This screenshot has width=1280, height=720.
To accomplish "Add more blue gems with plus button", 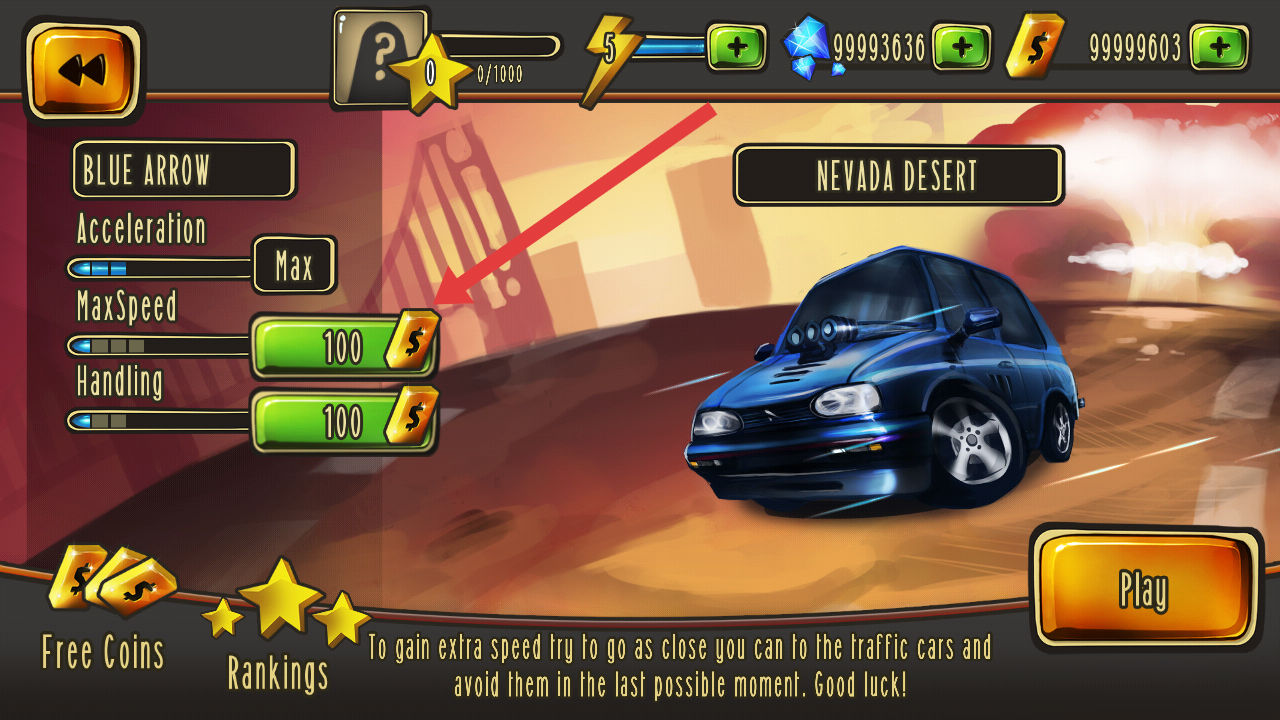I will point(961,48).
